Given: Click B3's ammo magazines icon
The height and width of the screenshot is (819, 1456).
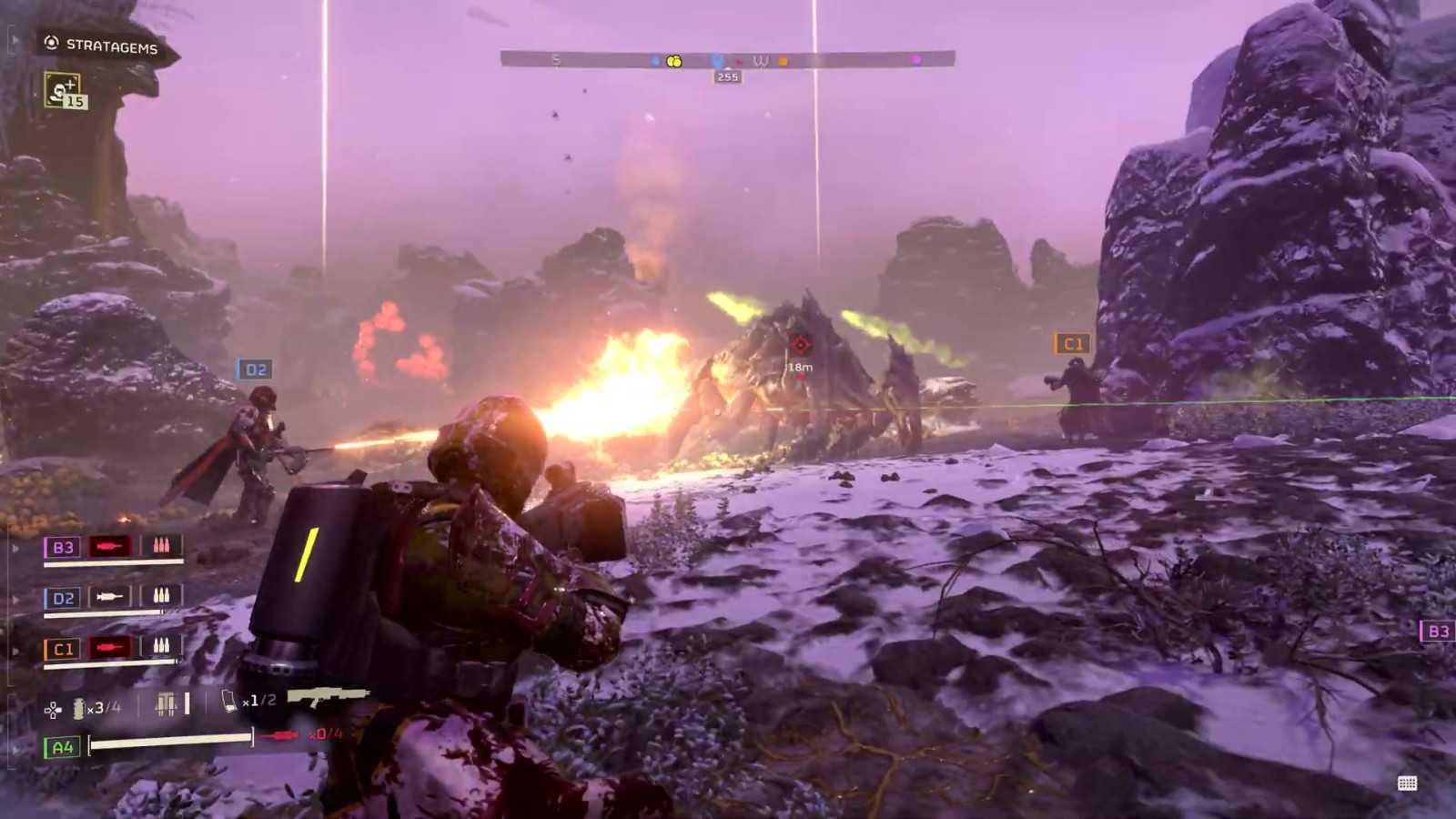Looking at the screenshot, I should (x=161, y=546).
